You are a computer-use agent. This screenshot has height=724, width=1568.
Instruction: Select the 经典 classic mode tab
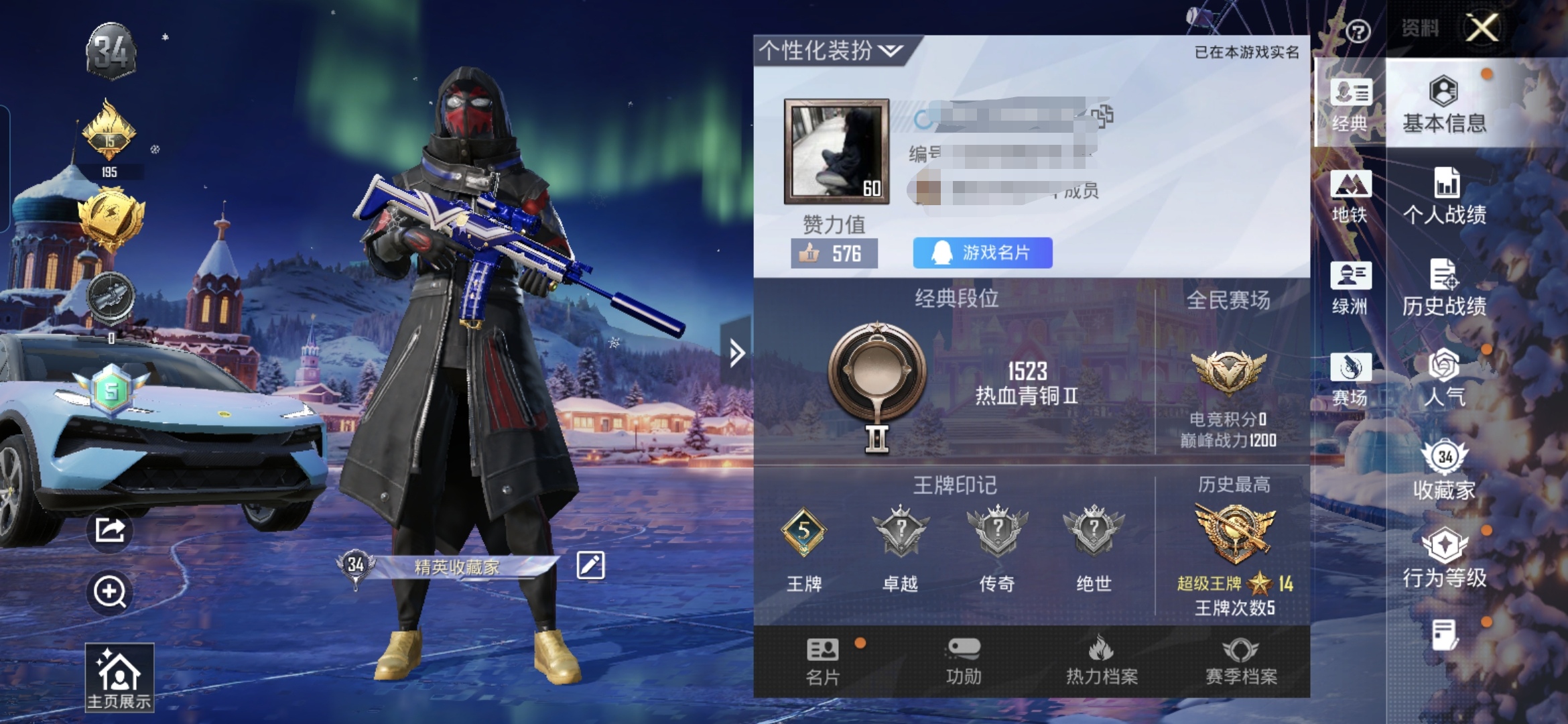tap(1350, 105)
